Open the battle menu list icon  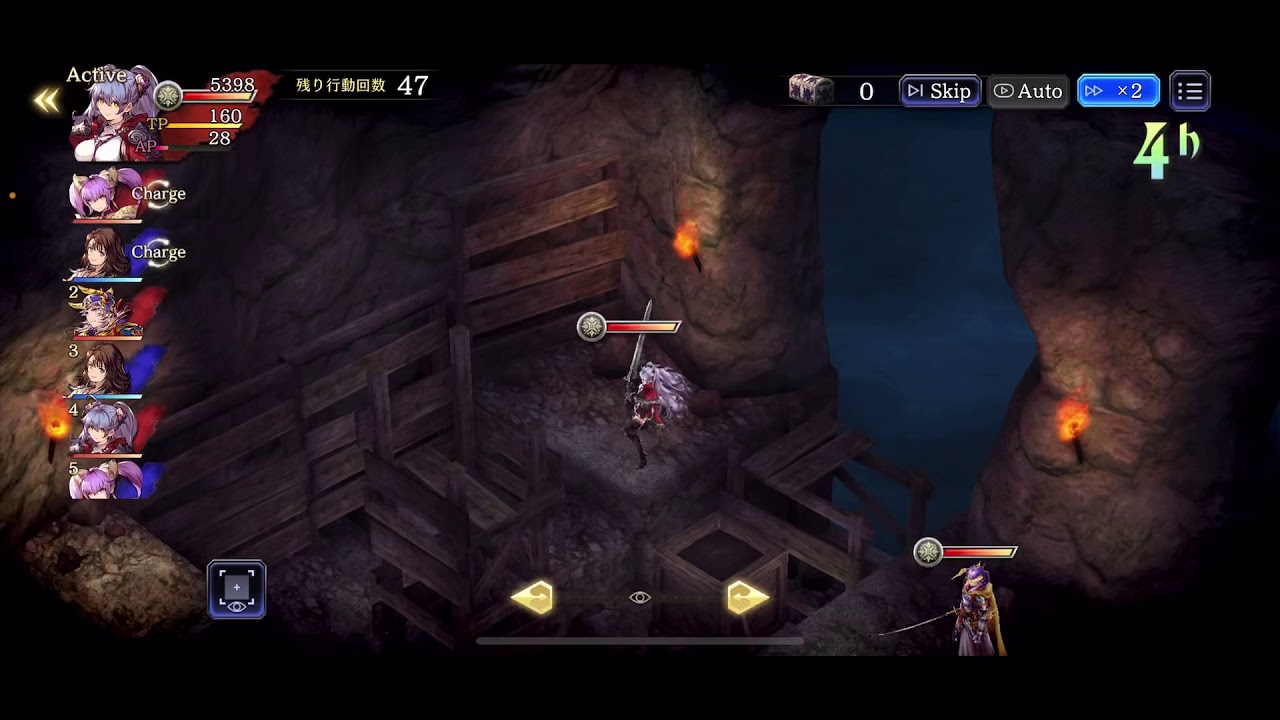pyautogui.click(x=1190, y=90)
